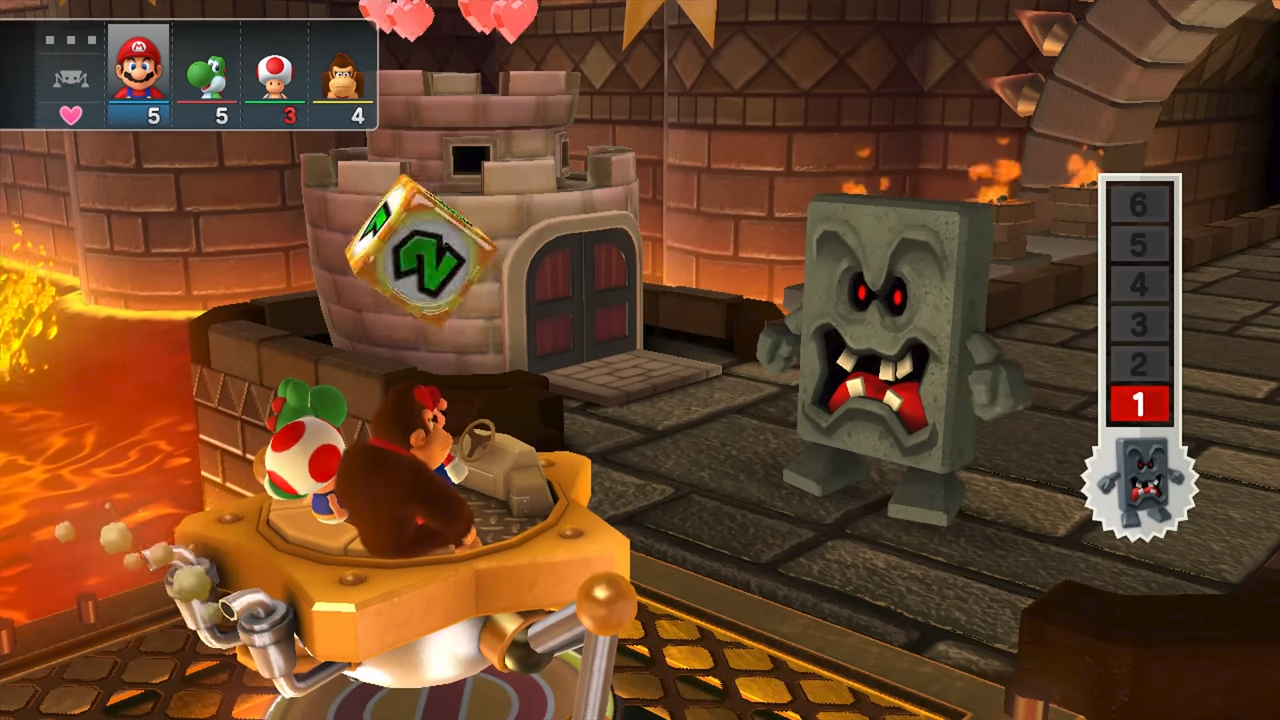This screenshot has height=720, width=1280.
Task: Expand gauge segment labeled 4
Action: [x=1139, y=285]
